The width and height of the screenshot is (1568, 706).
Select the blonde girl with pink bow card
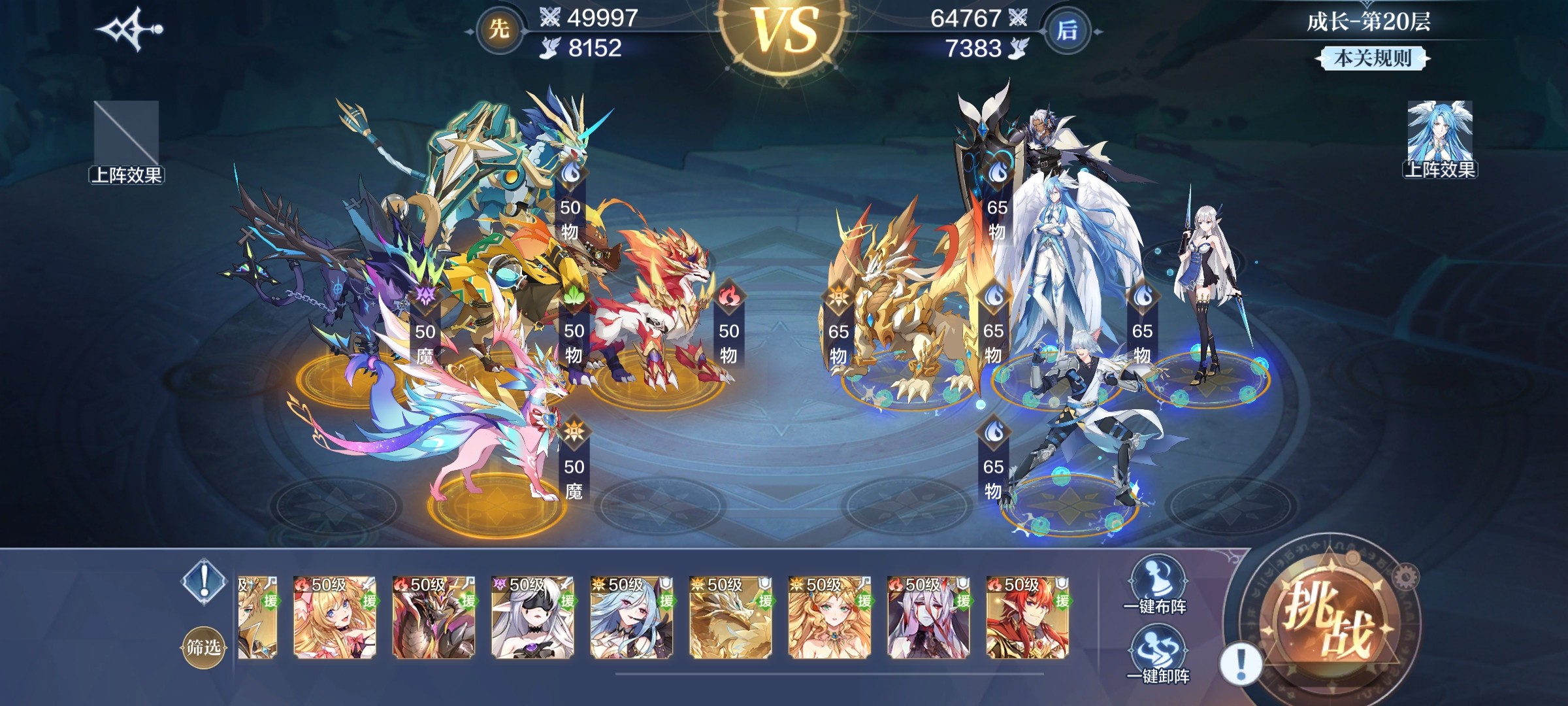click(335, 618)
